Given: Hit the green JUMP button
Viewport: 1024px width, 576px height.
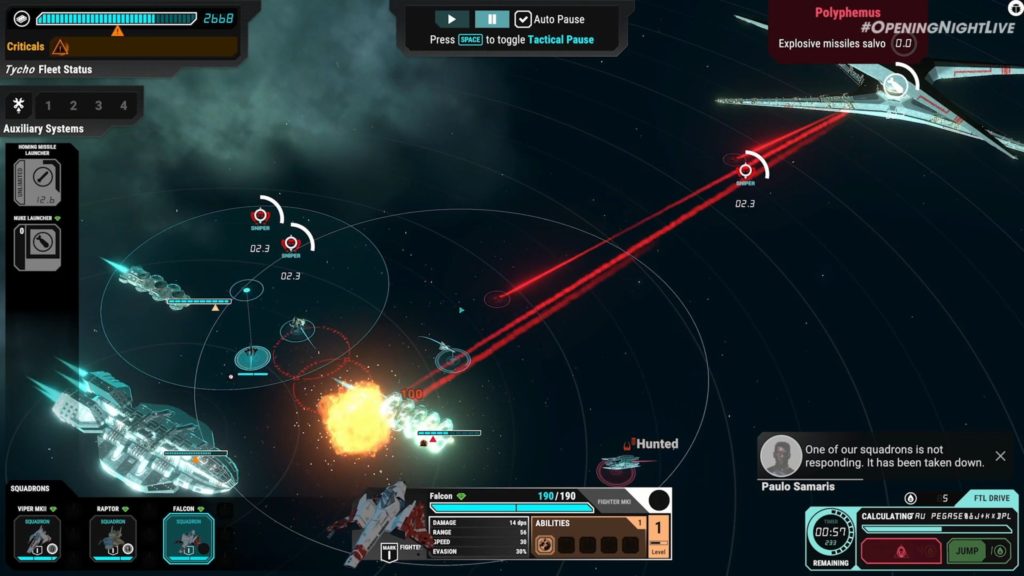Looking at the screenshot, I should (x=967, y=551).
